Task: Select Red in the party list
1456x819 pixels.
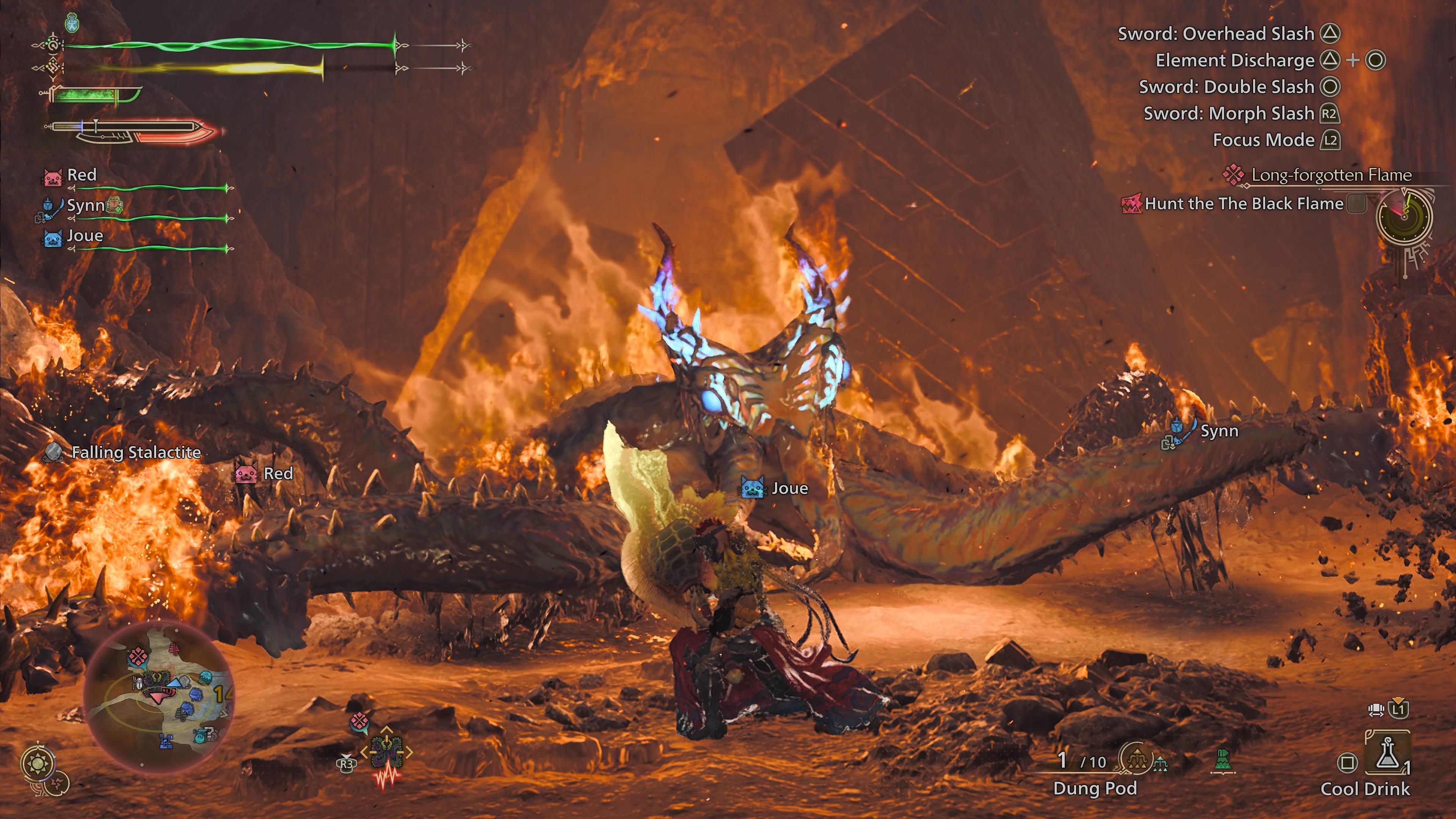Action: coord(82,175)
